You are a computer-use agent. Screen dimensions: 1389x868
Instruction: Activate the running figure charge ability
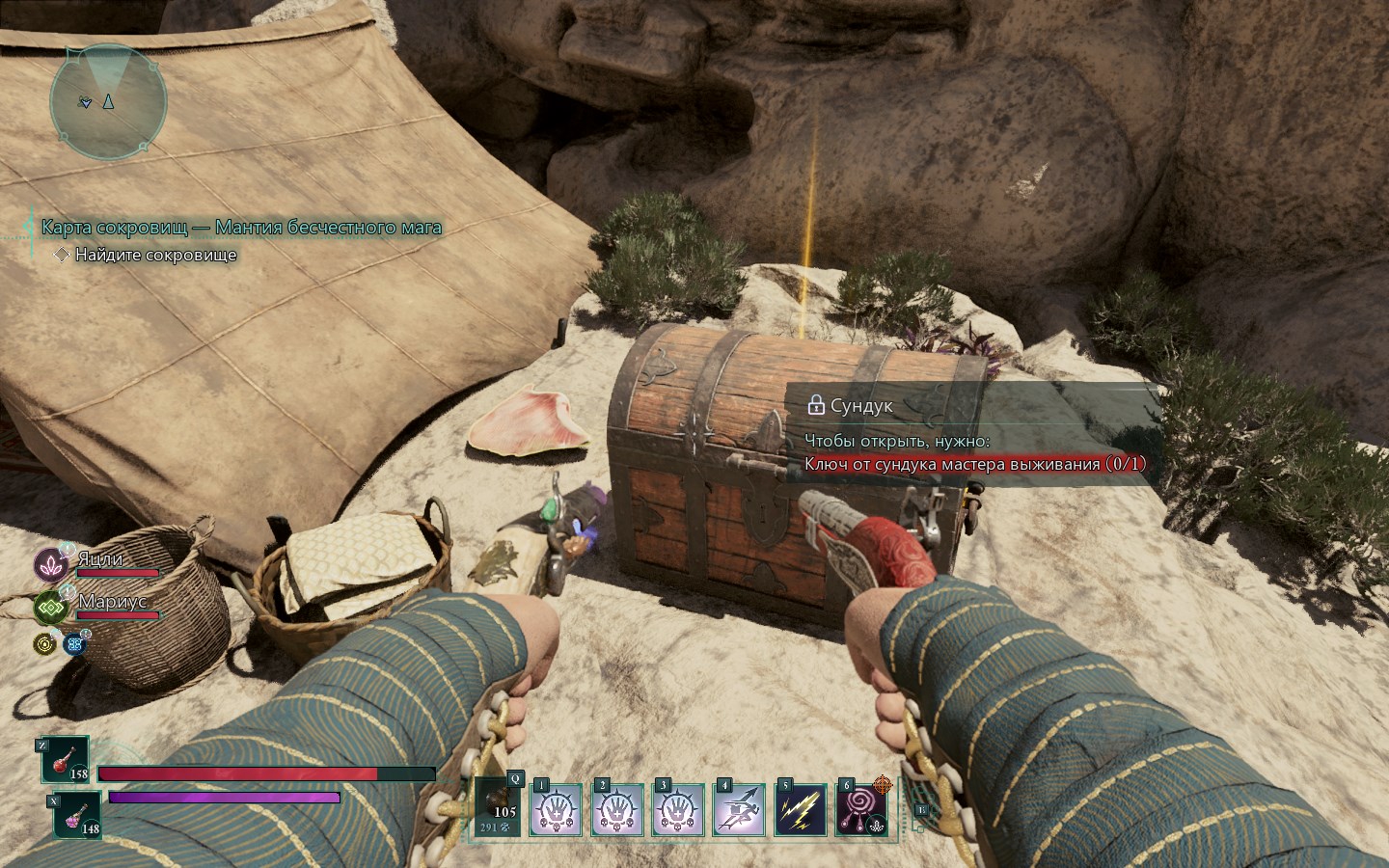tap(741, 809)
